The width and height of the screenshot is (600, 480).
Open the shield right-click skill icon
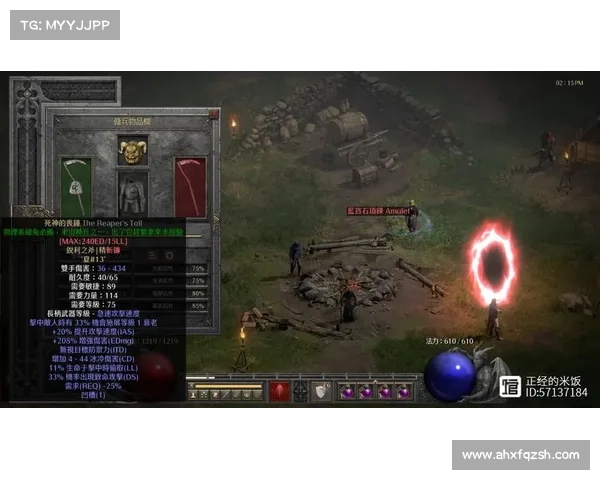coord(321,391)
